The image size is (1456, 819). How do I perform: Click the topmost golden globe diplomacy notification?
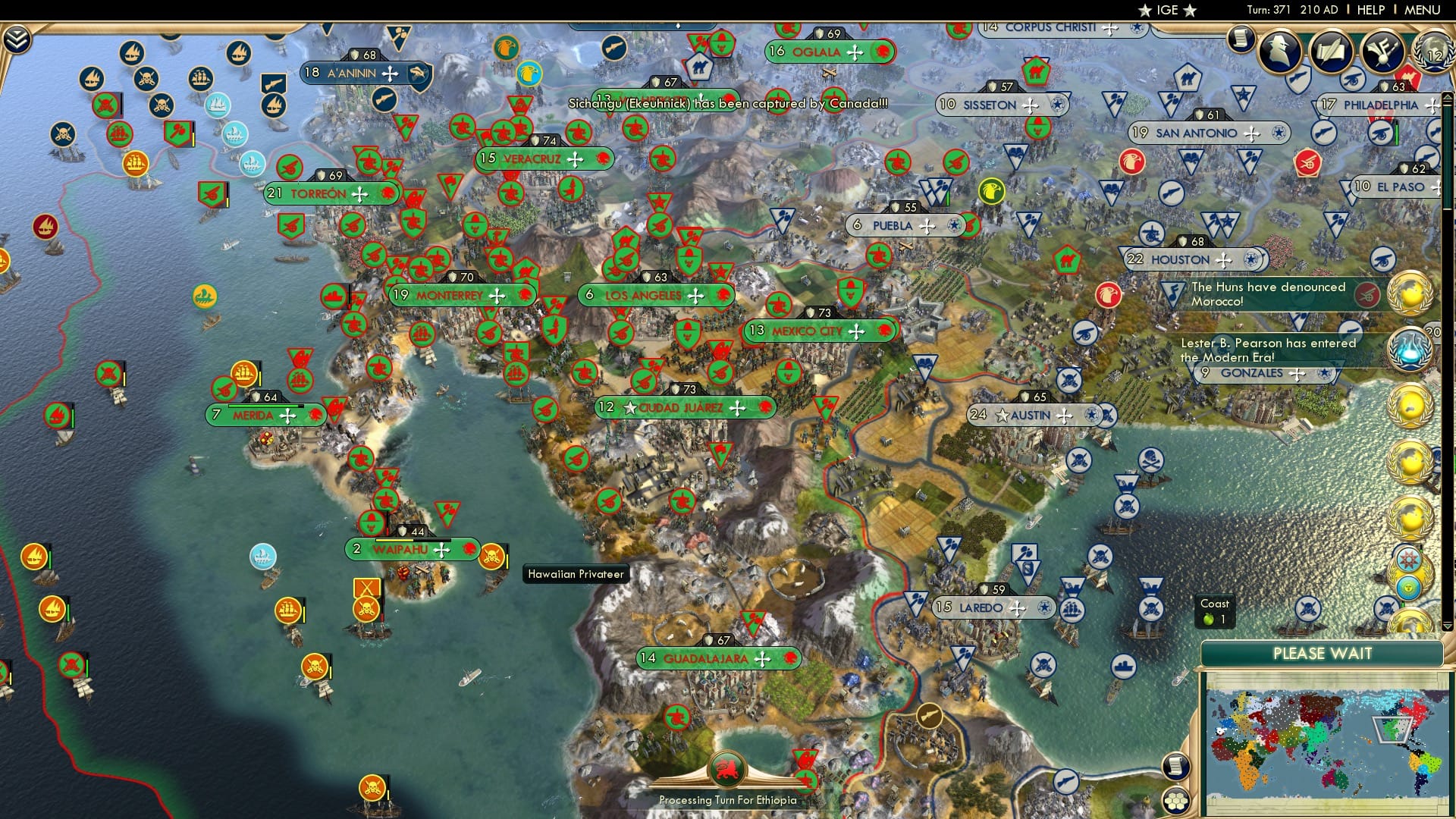pyautogui.click(x=1409, y=294)
